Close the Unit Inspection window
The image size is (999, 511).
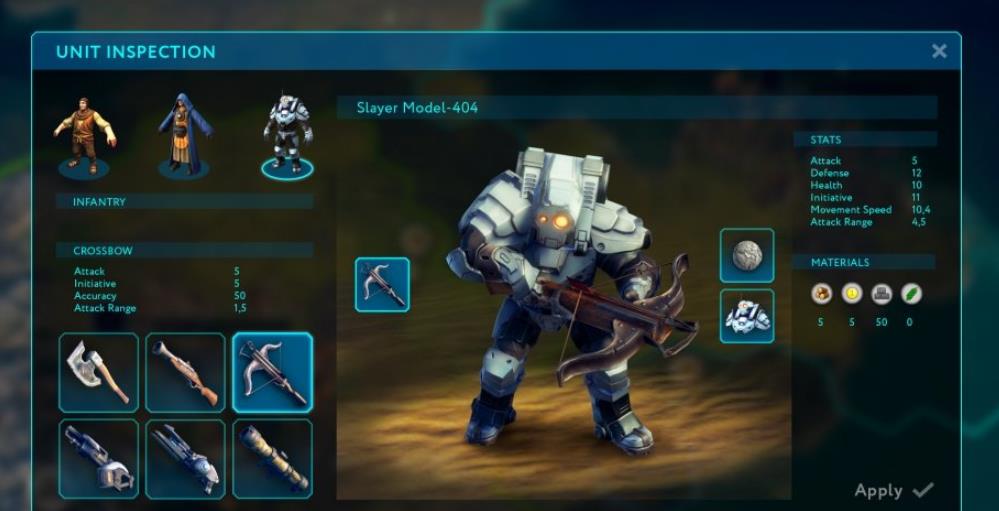click(x=939, y=51)
